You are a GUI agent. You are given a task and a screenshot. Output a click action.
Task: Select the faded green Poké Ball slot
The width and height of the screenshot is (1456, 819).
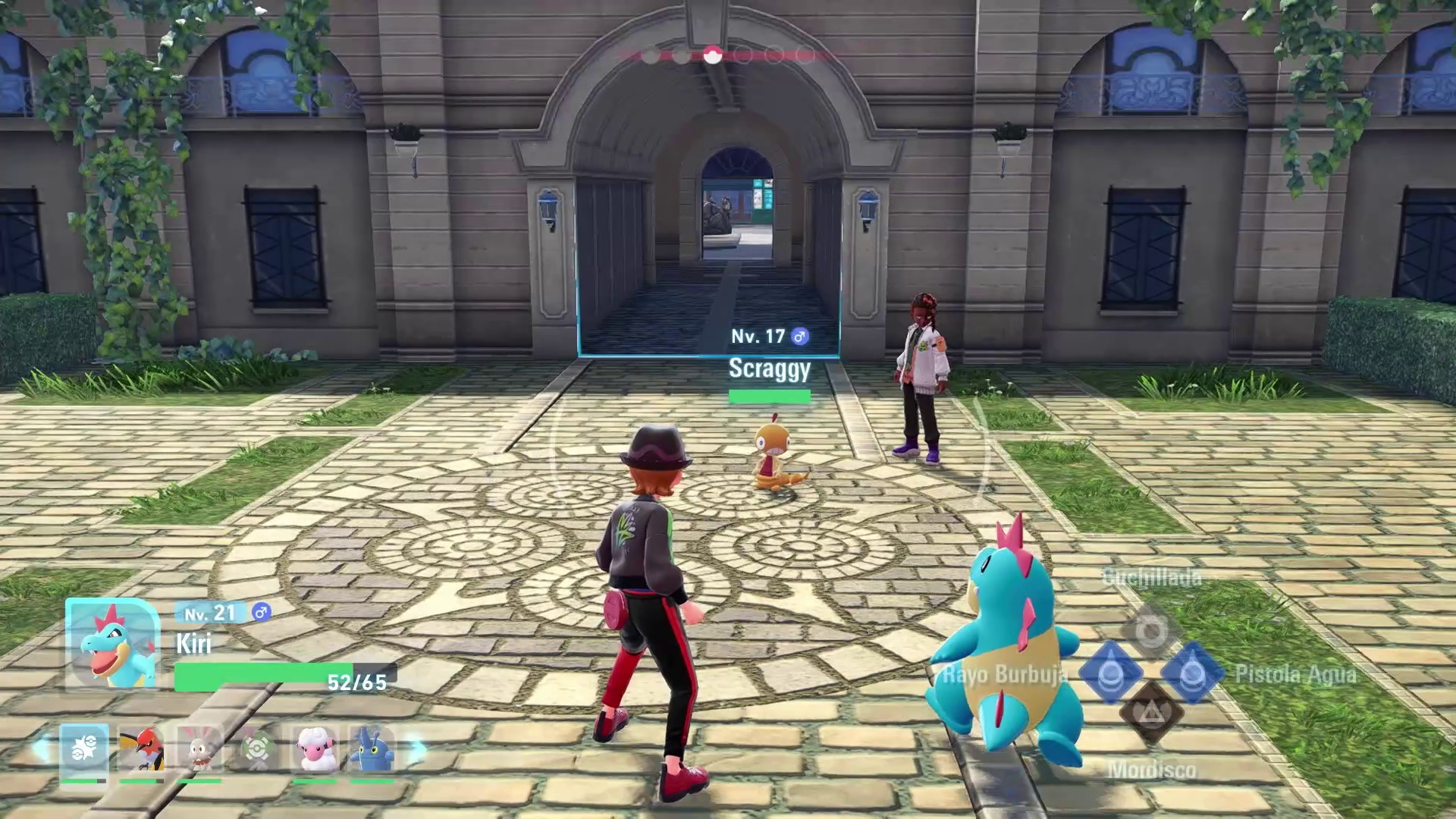257,749
